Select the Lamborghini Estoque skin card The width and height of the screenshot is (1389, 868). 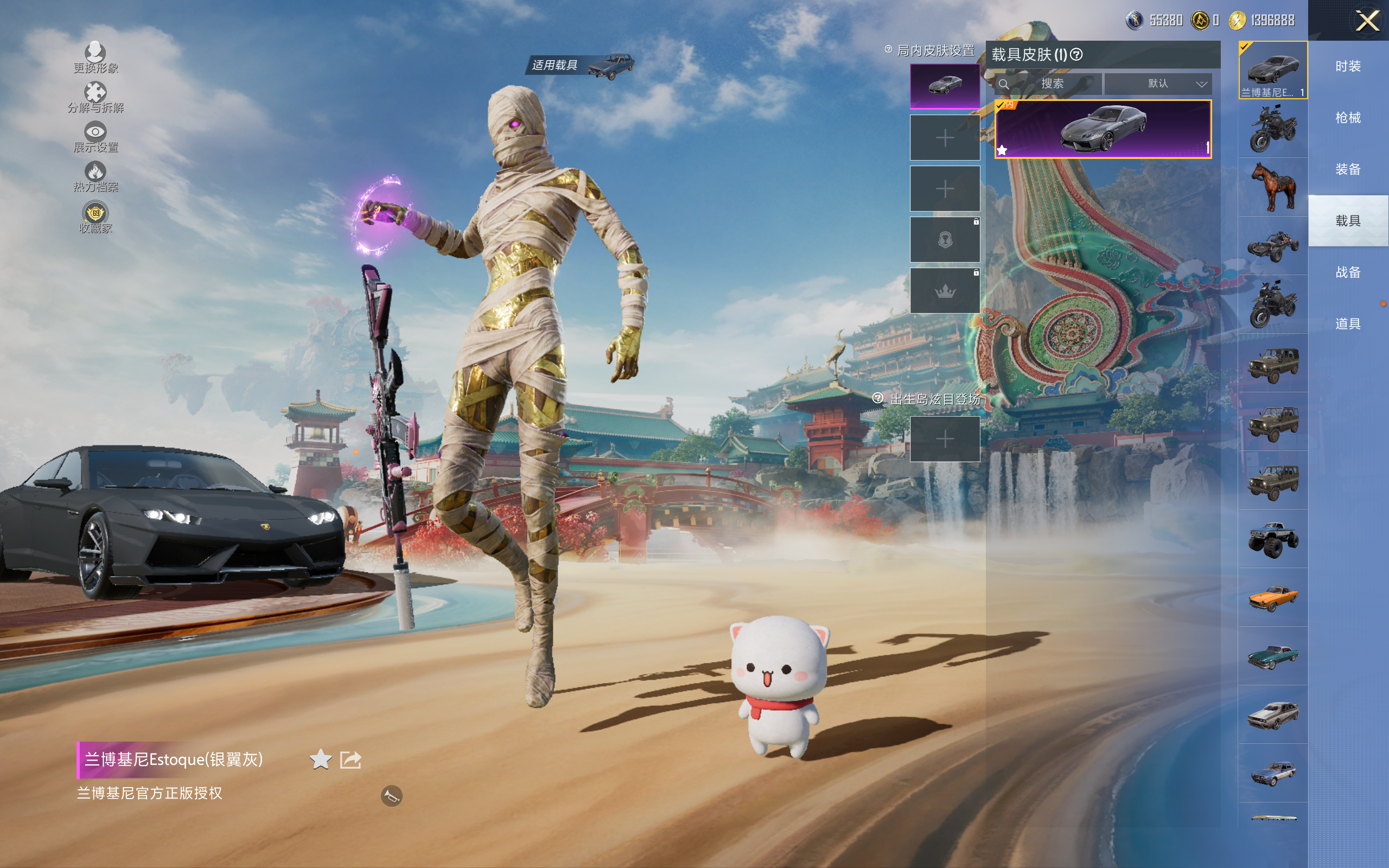(x=1103, y=129)
